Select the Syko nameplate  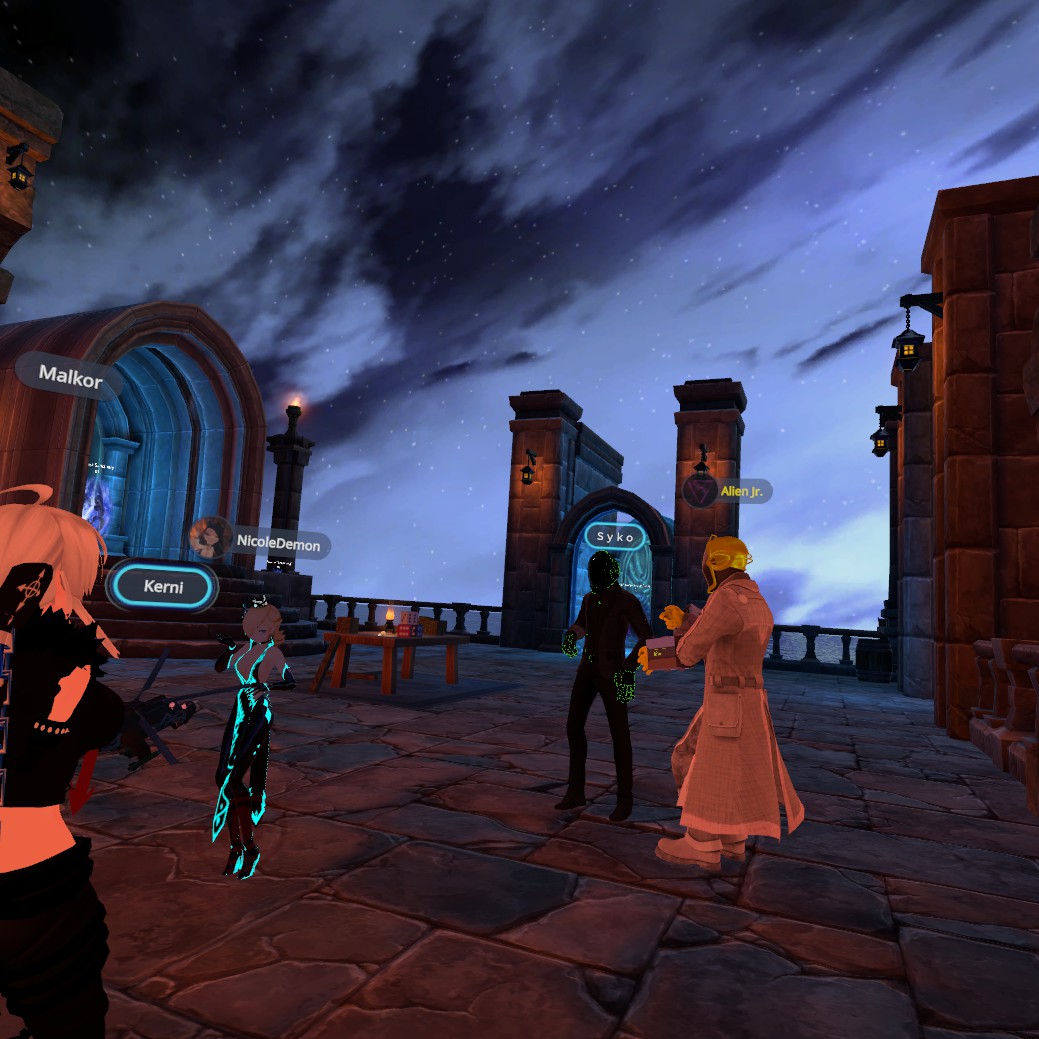click(x=615, y=537)
